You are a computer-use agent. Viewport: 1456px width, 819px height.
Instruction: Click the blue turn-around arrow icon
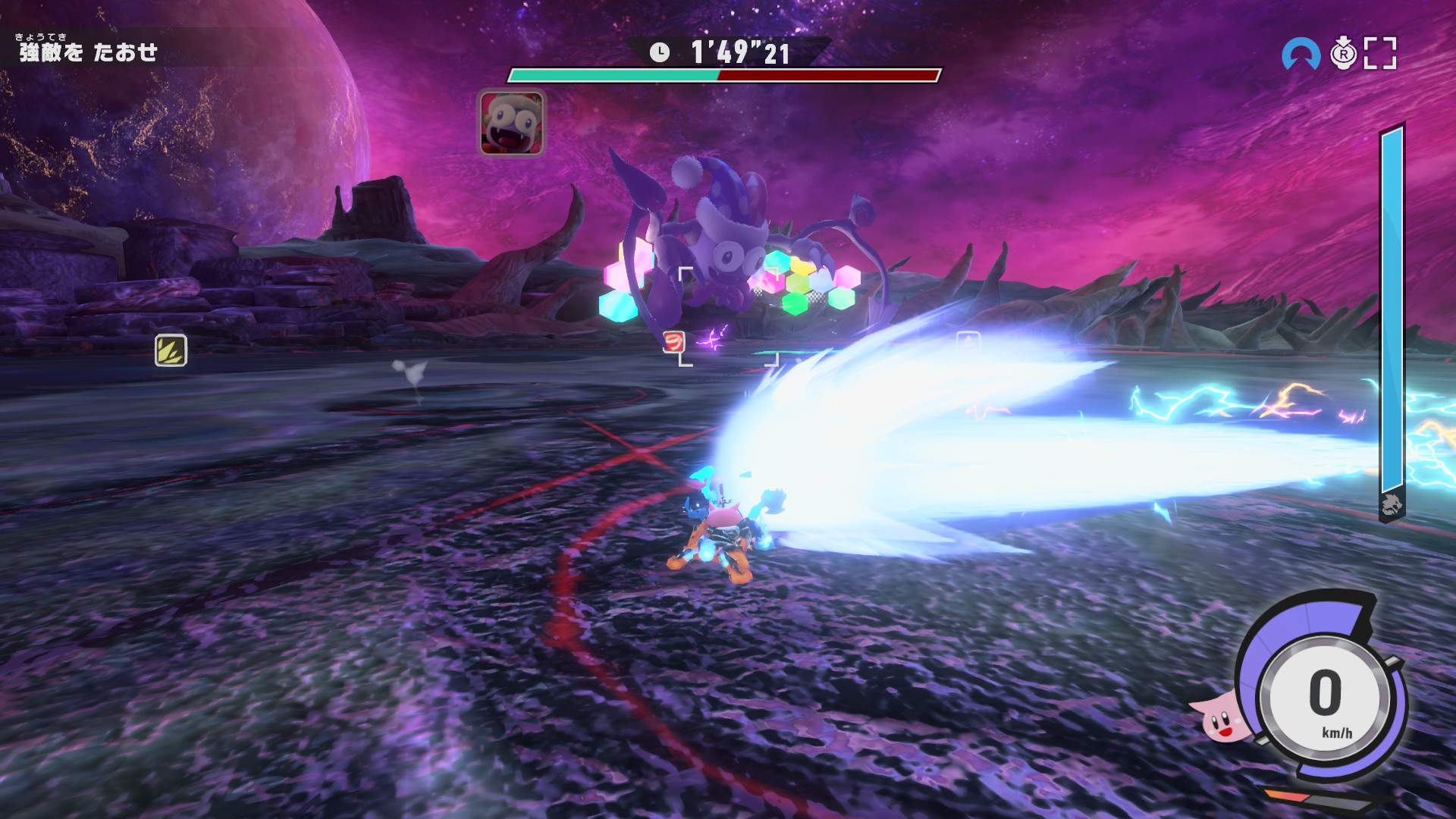tap(1301, 55)
